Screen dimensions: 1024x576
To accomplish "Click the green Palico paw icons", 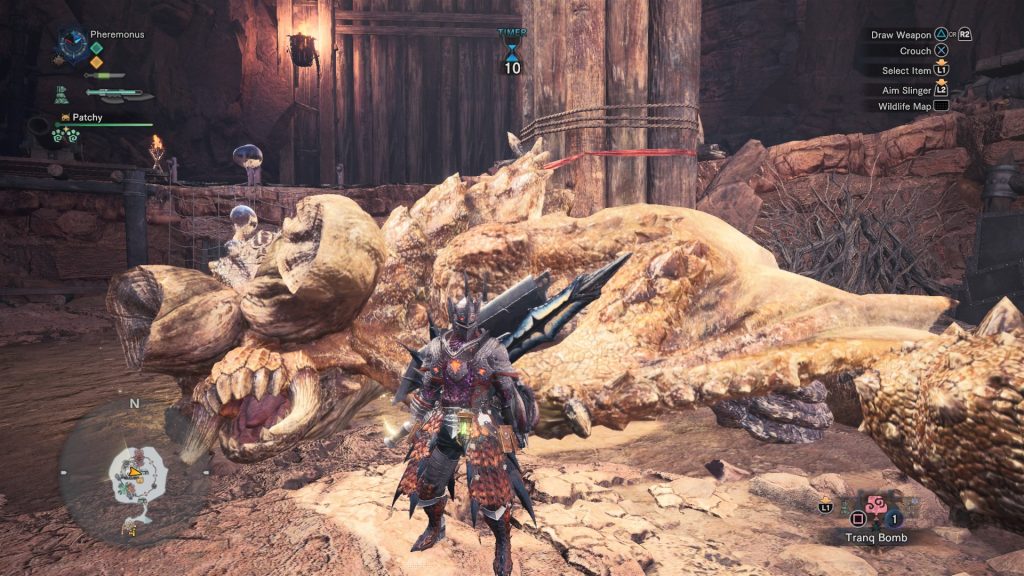I will point(66,136).
